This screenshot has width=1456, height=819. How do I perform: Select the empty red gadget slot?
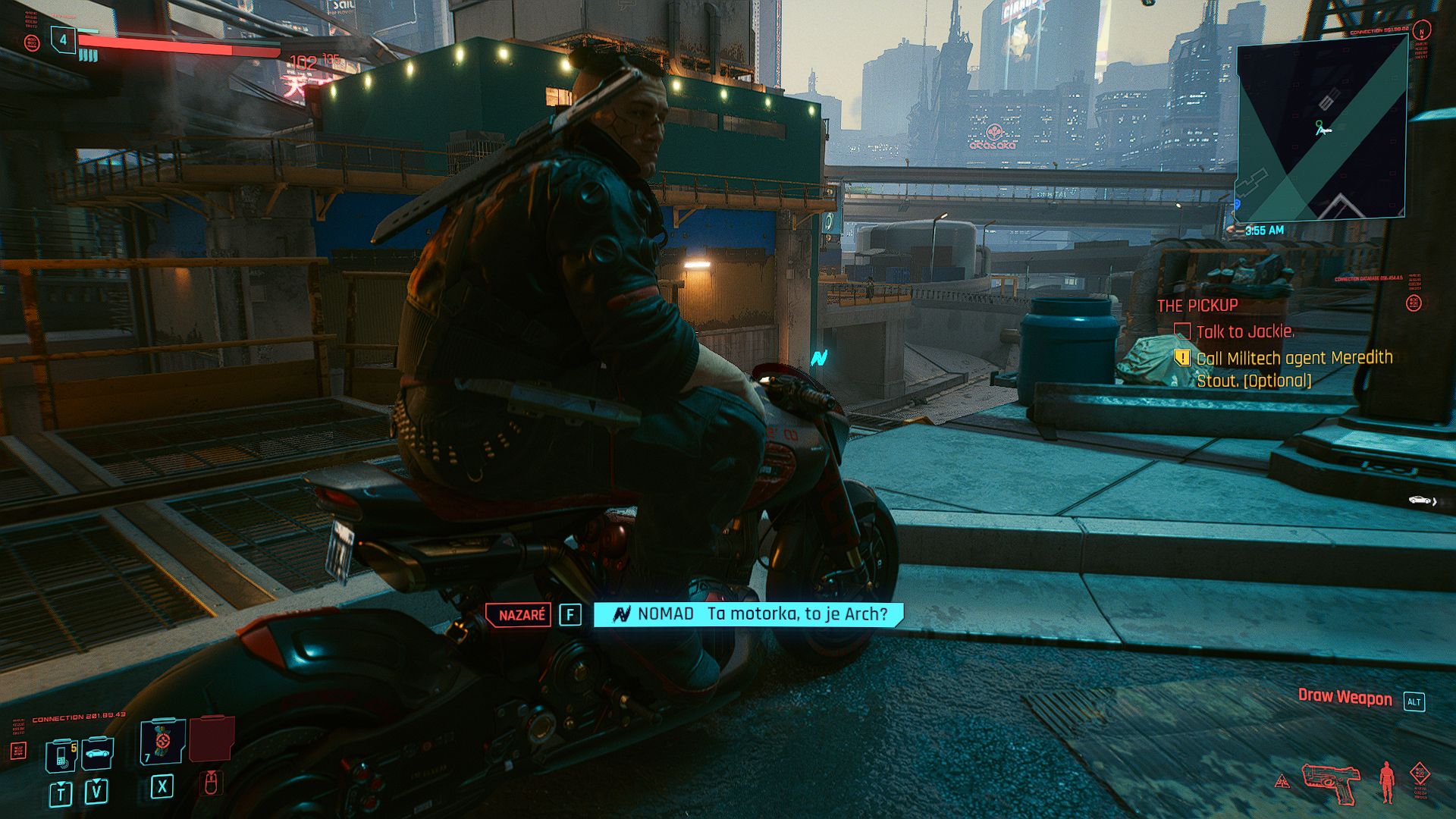click(211, 739)
